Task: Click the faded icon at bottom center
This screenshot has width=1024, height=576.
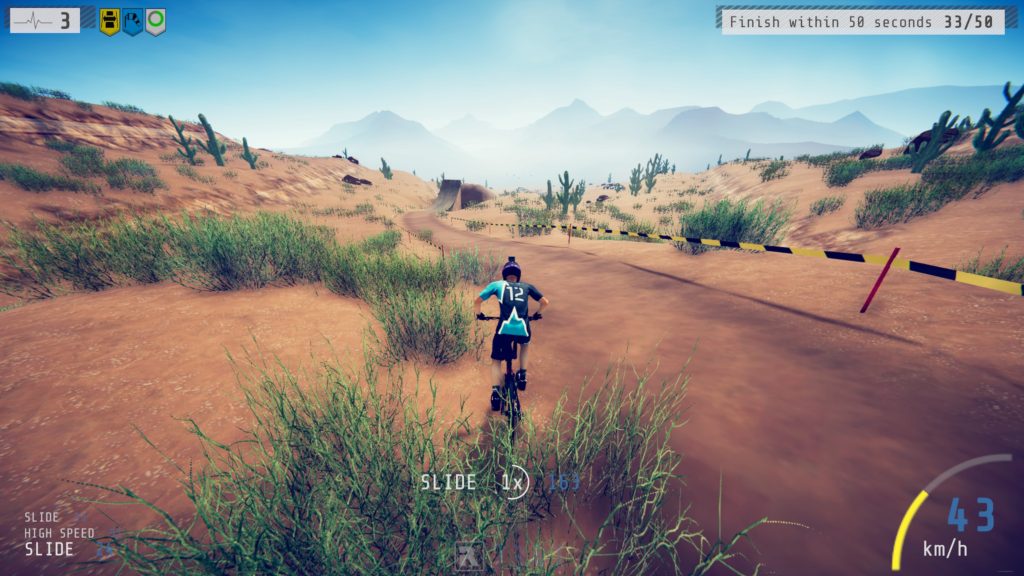Action: coord(469,557)
